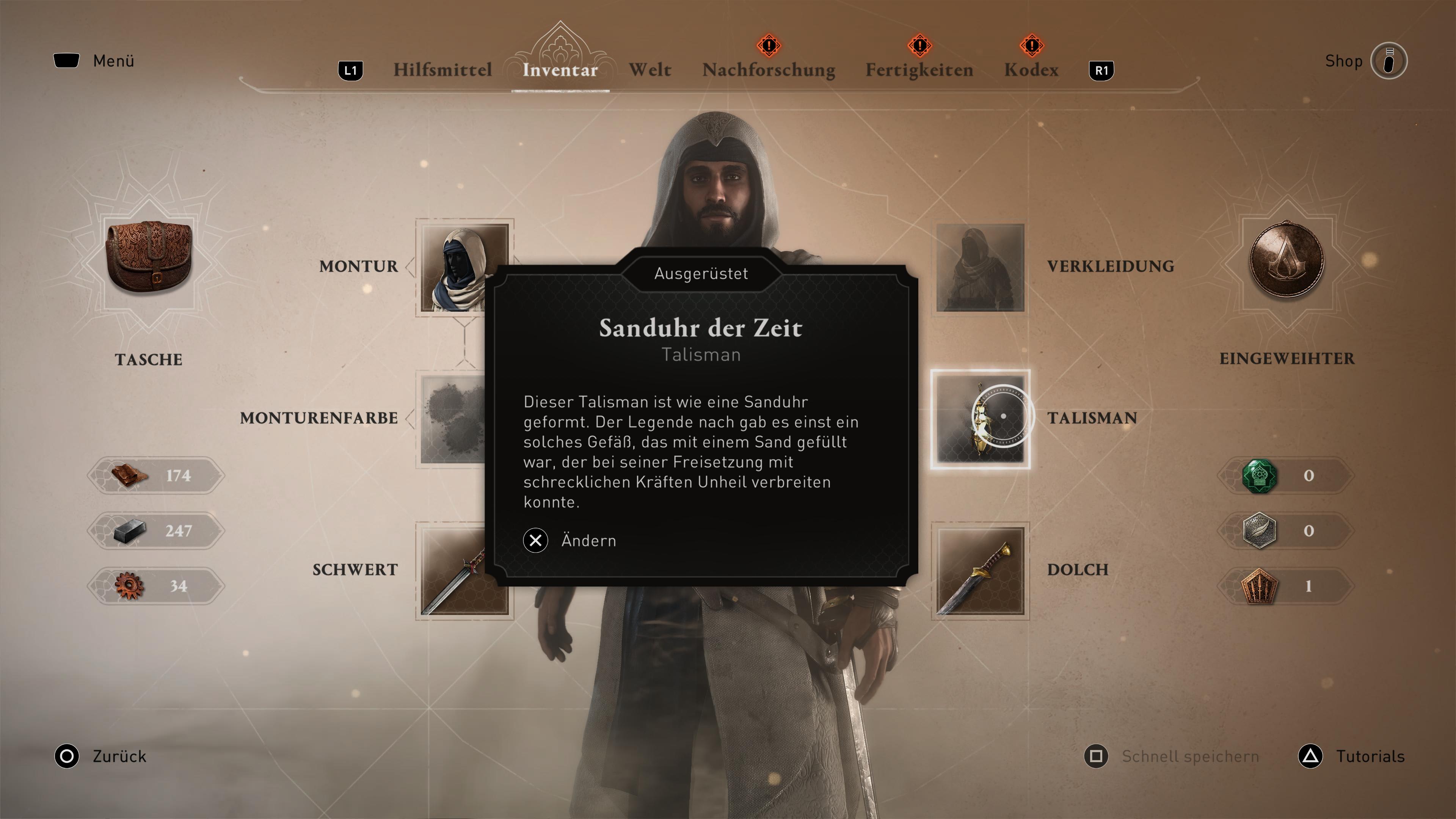Screen dimensions: 1456x819
Task: Open the Kodex tab
Action: 1031,70
